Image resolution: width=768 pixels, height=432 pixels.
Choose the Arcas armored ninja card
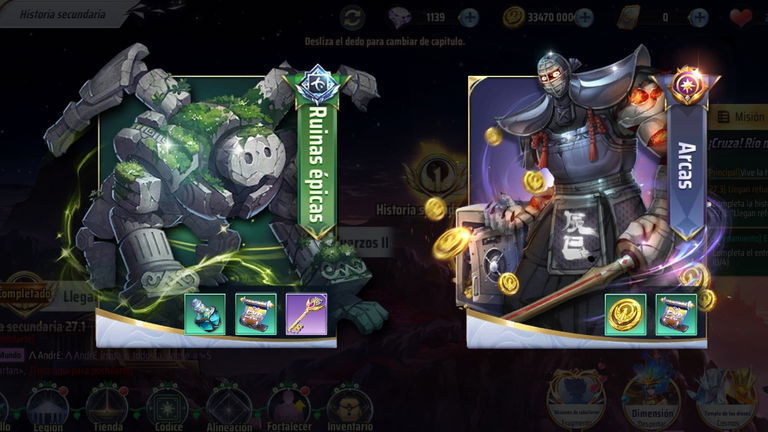[570, 190]
